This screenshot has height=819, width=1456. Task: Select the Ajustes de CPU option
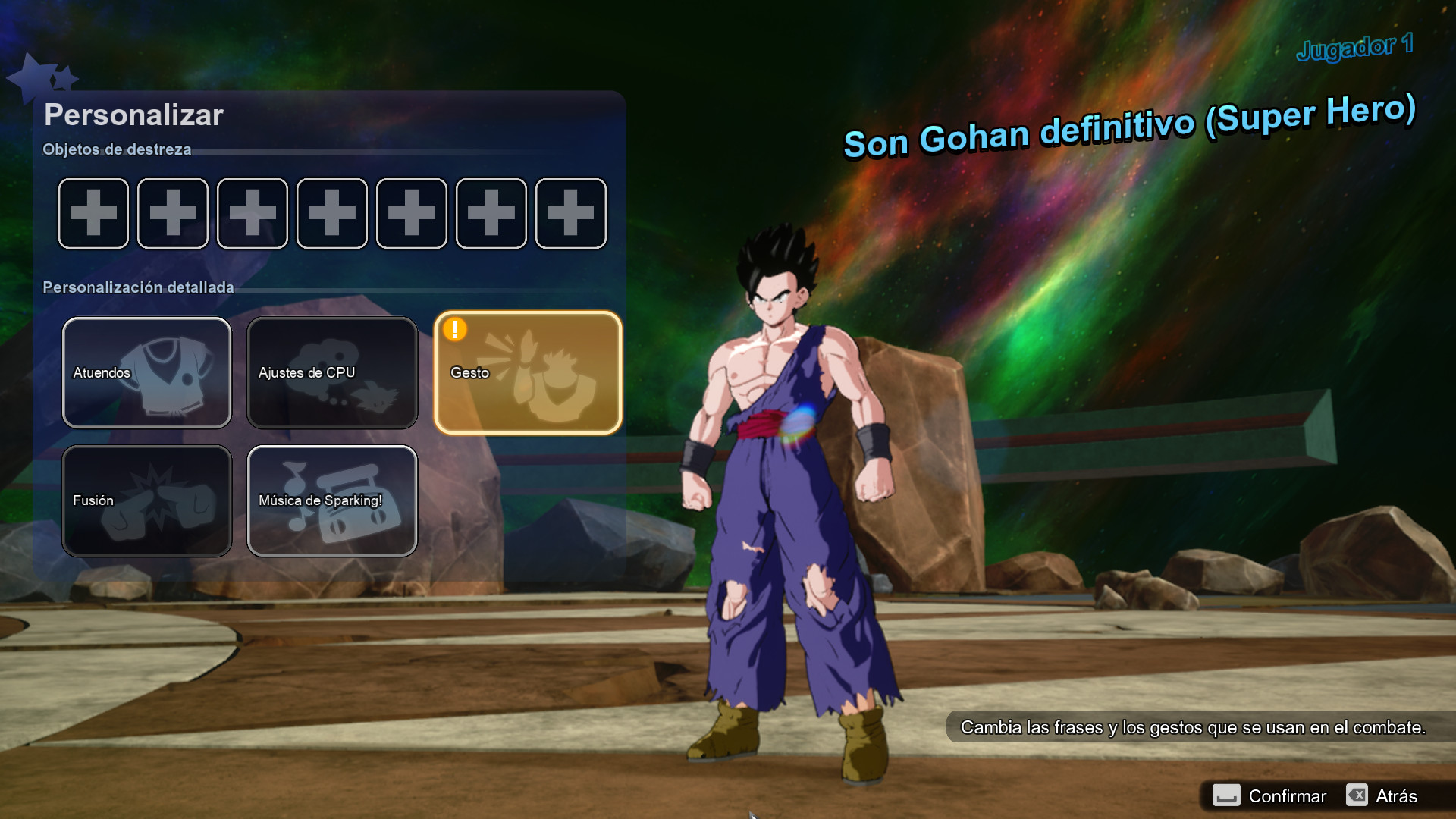(331, 372)
